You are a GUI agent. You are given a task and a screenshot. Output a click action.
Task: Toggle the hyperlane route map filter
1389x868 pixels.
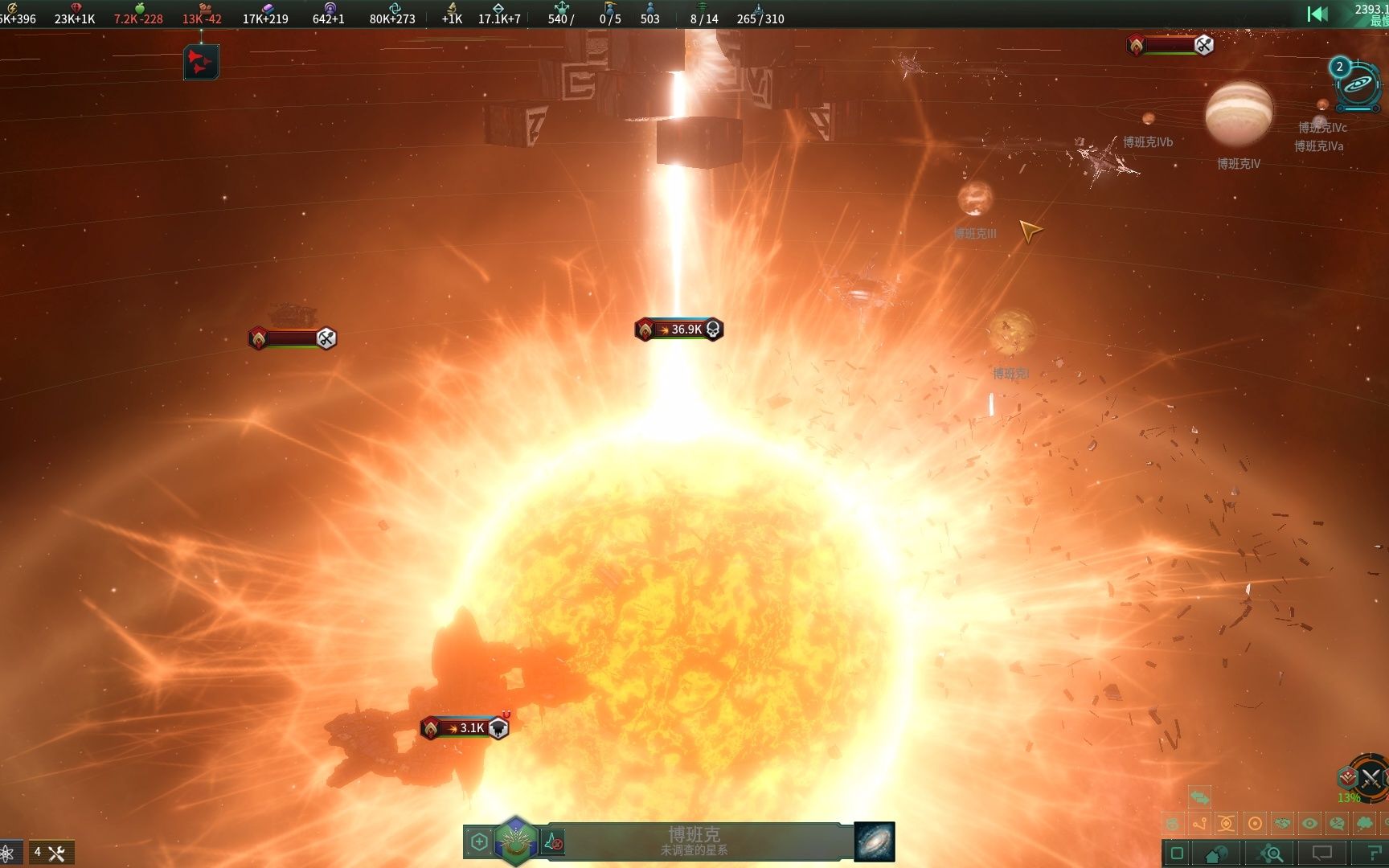pyautogui.click(x=1200, y=823)
